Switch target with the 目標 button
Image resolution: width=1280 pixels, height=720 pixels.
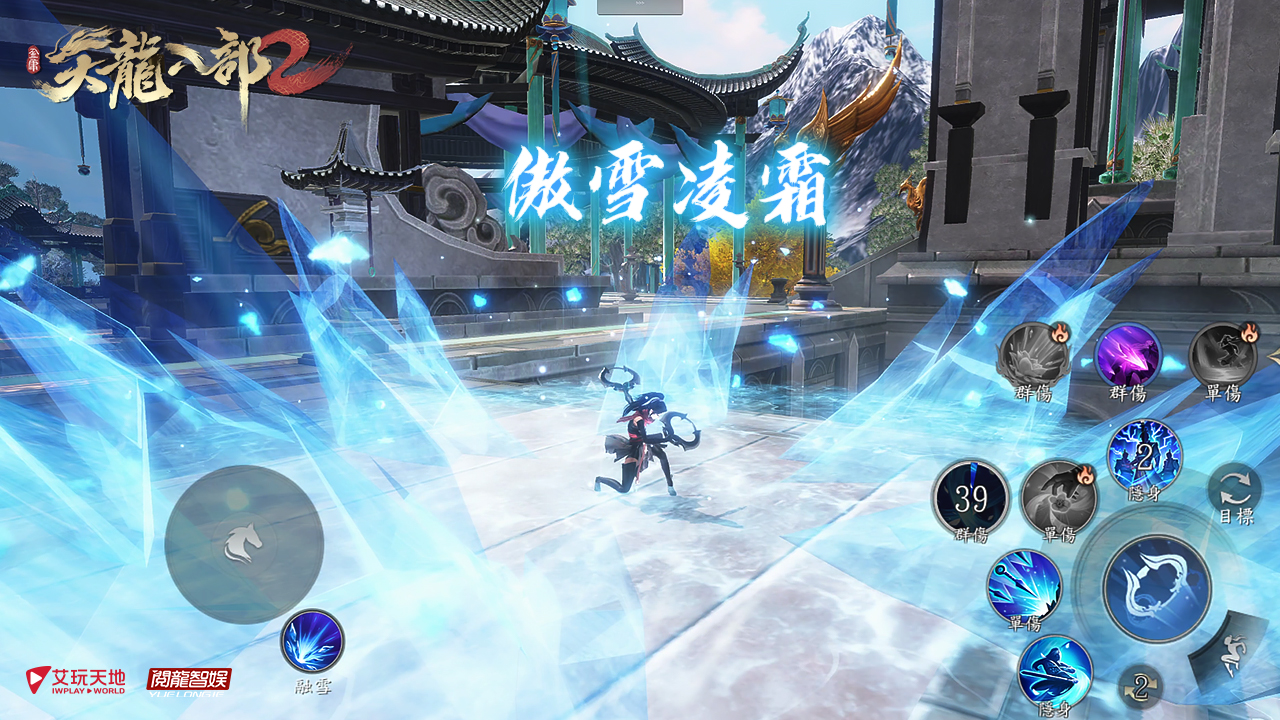(1235, 492)
